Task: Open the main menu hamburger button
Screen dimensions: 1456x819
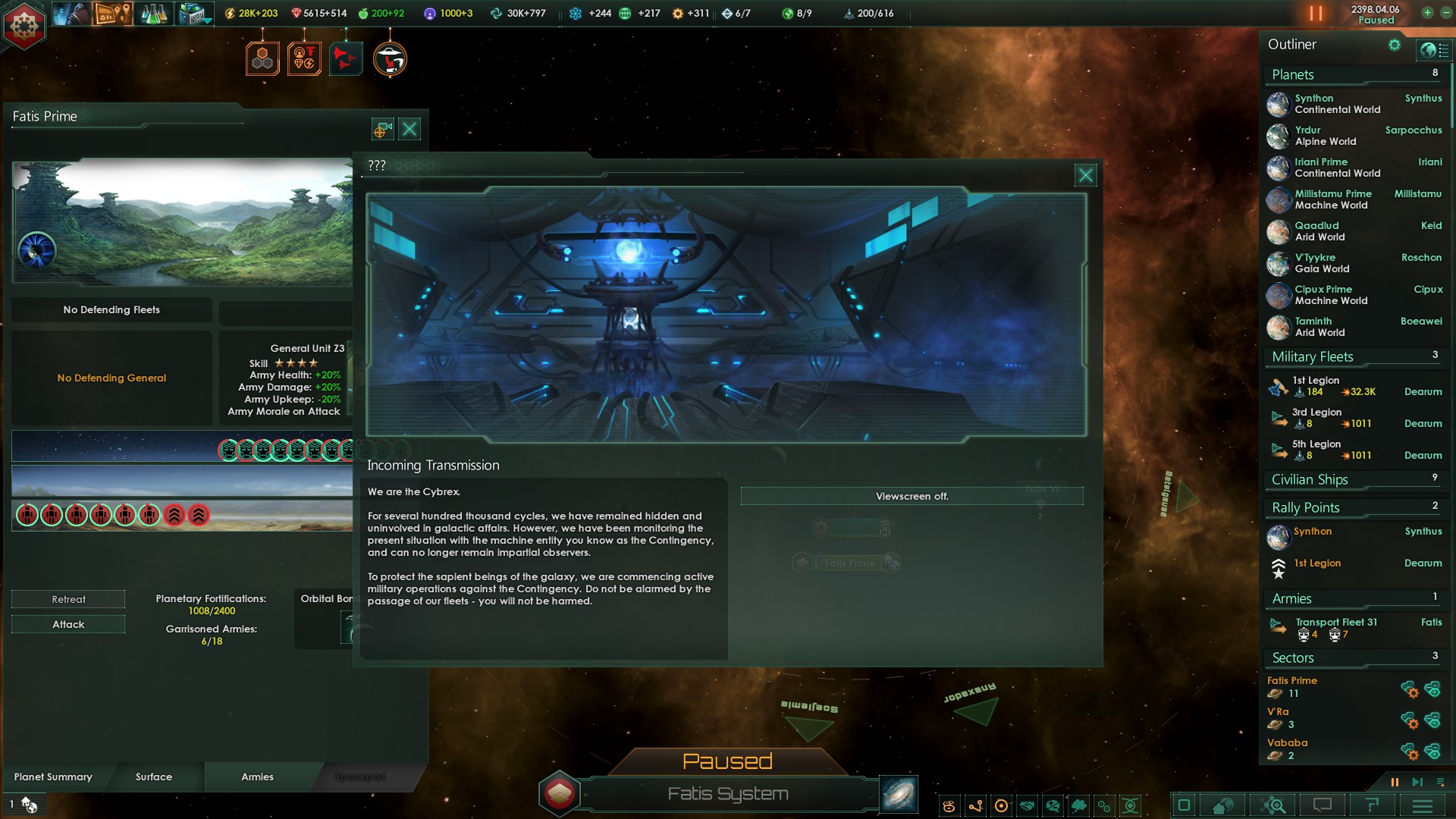Action: [x=1422, y=805]
